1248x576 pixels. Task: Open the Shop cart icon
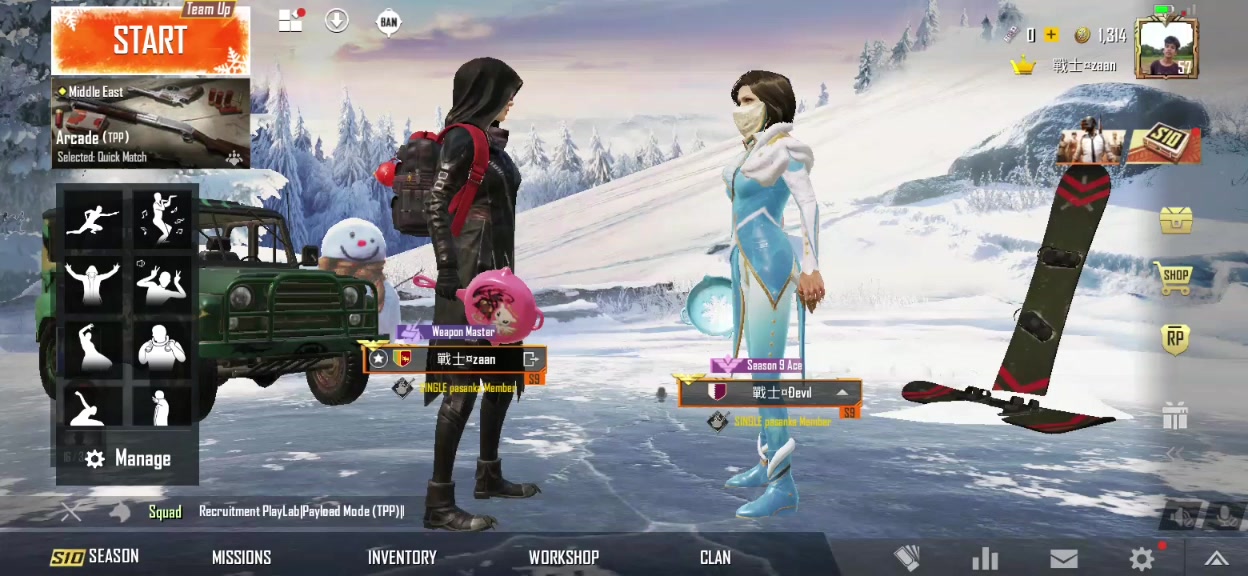coord(1175,277)
